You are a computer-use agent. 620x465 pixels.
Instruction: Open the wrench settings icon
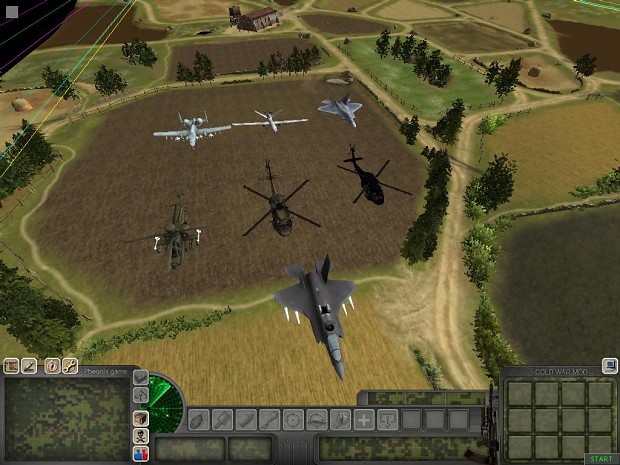tap(70, 366)
